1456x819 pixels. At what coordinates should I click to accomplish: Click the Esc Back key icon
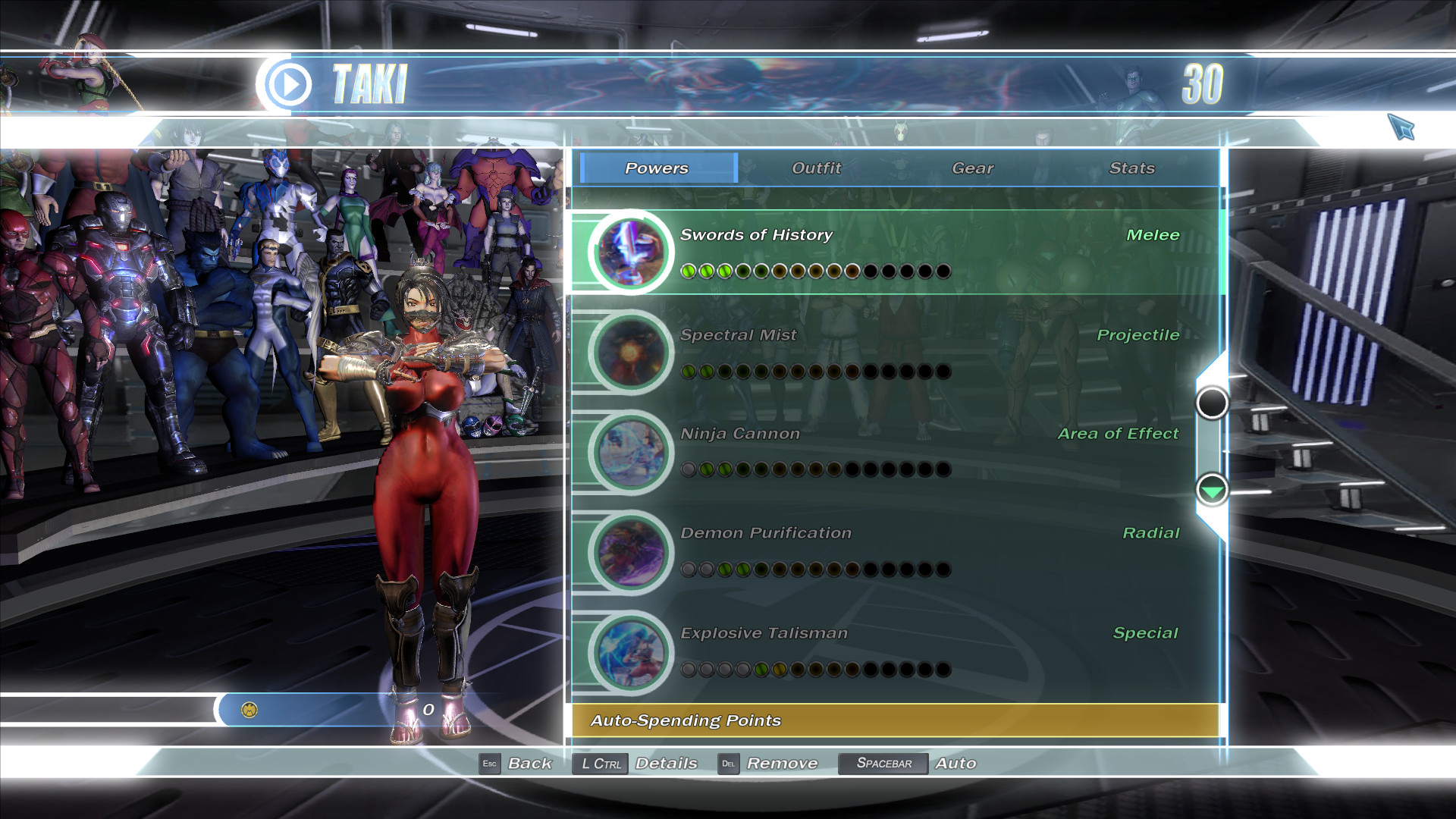click(x=490, y=764)
